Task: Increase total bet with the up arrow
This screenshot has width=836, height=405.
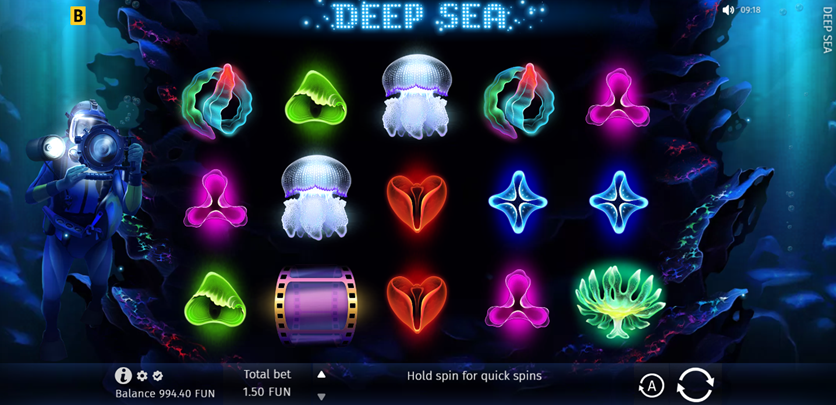Action: [x=321, y=375]
